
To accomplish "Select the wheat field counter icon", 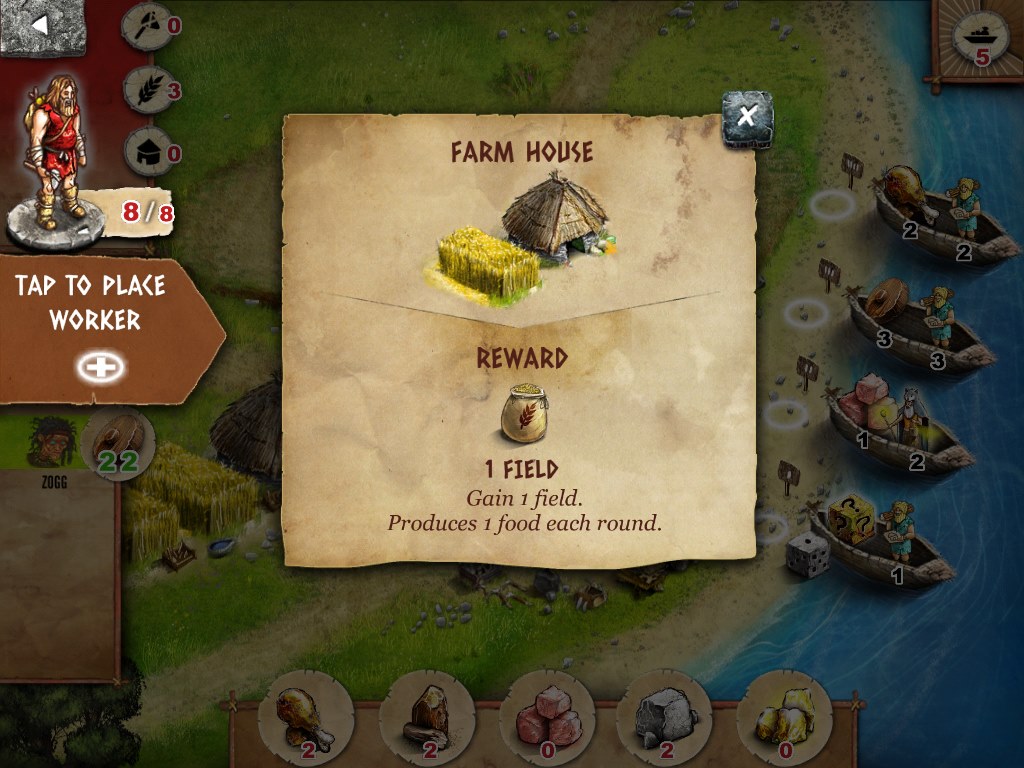I will click(x=148, y=91).
